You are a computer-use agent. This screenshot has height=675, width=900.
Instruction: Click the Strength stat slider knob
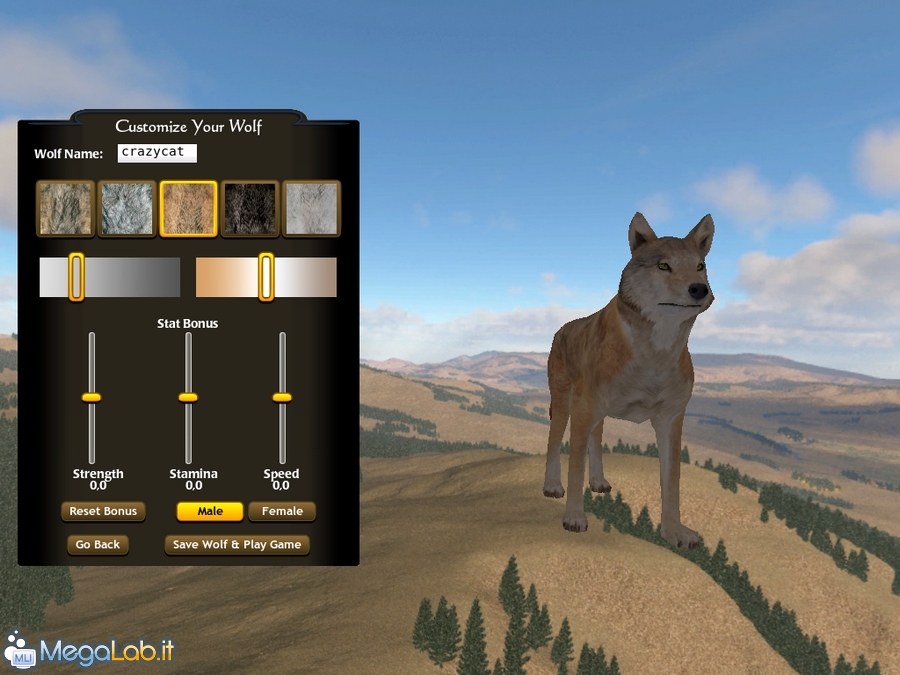(x=92, y=397)
